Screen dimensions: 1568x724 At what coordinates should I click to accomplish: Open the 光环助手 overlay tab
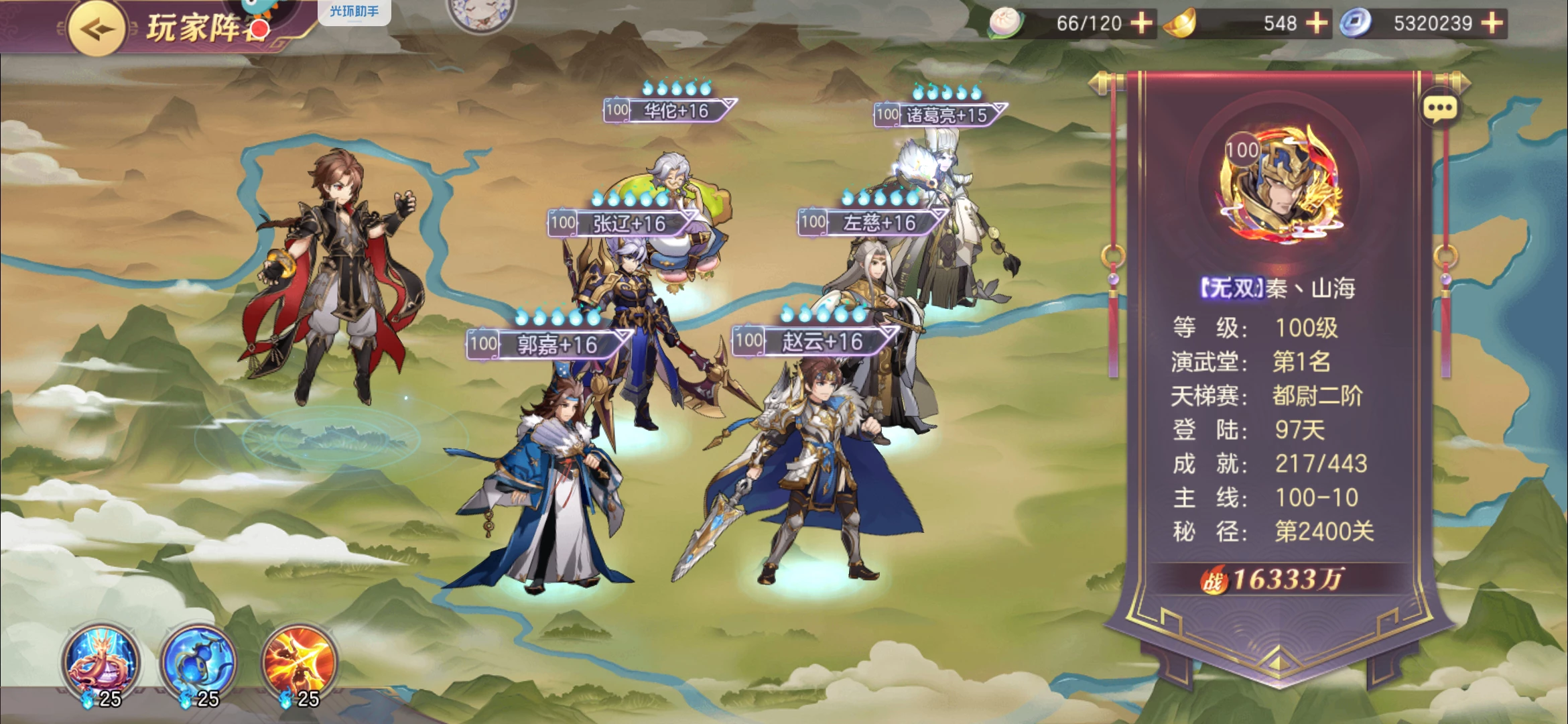(x=354, y=11)
